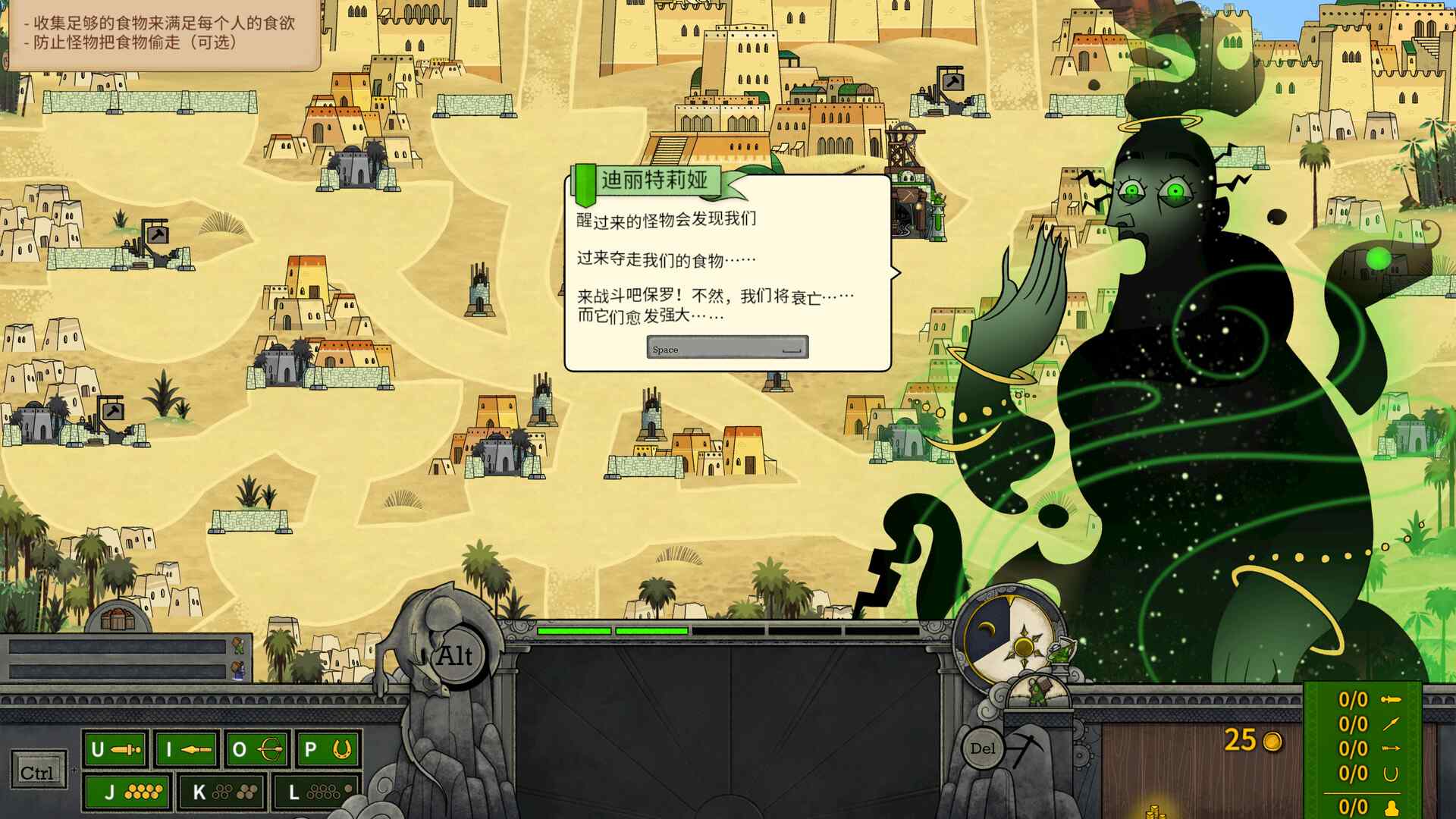This screenshot has width=1456, height=819.
Task: Click the population 0/0 icon in resource panel
Action: pos(1392,808)
